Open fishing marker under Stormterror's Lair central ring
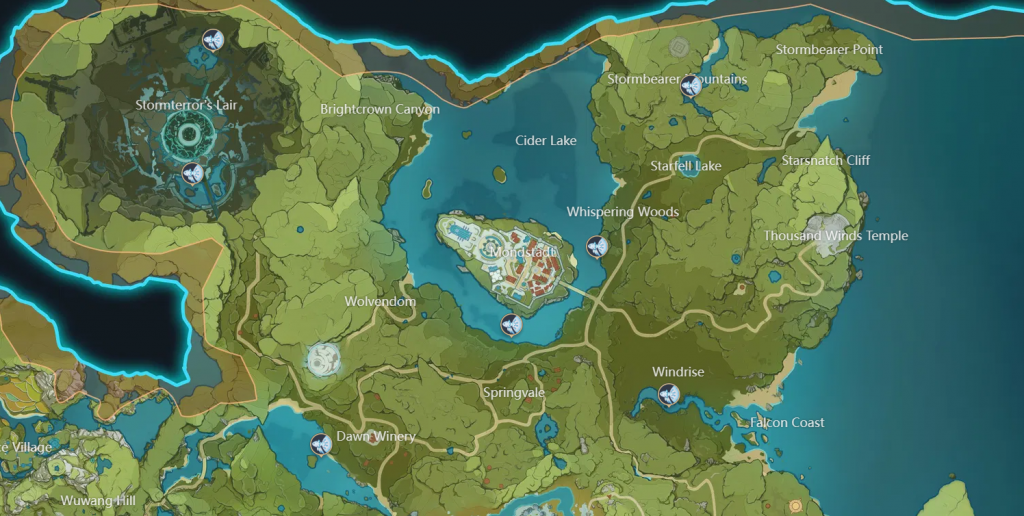Image resolution: width=1024 pixels, height=516 pixels. (x=193, y=175)
